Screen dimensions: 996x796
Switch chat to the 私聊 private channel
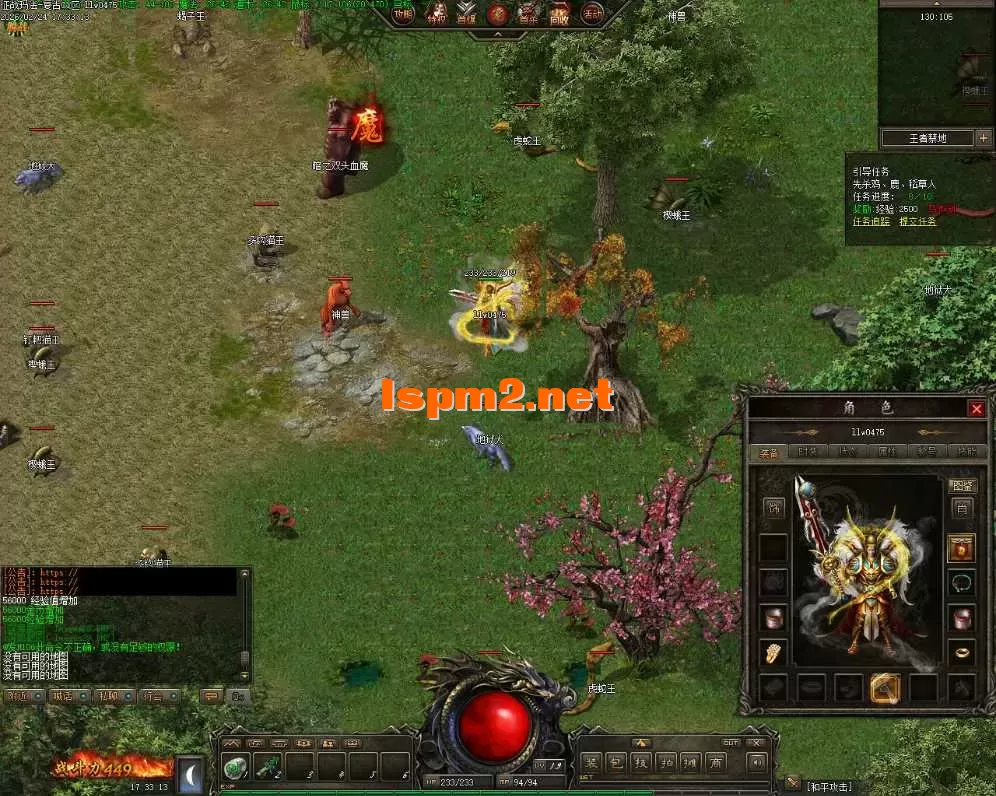click(x=111, y=695)
